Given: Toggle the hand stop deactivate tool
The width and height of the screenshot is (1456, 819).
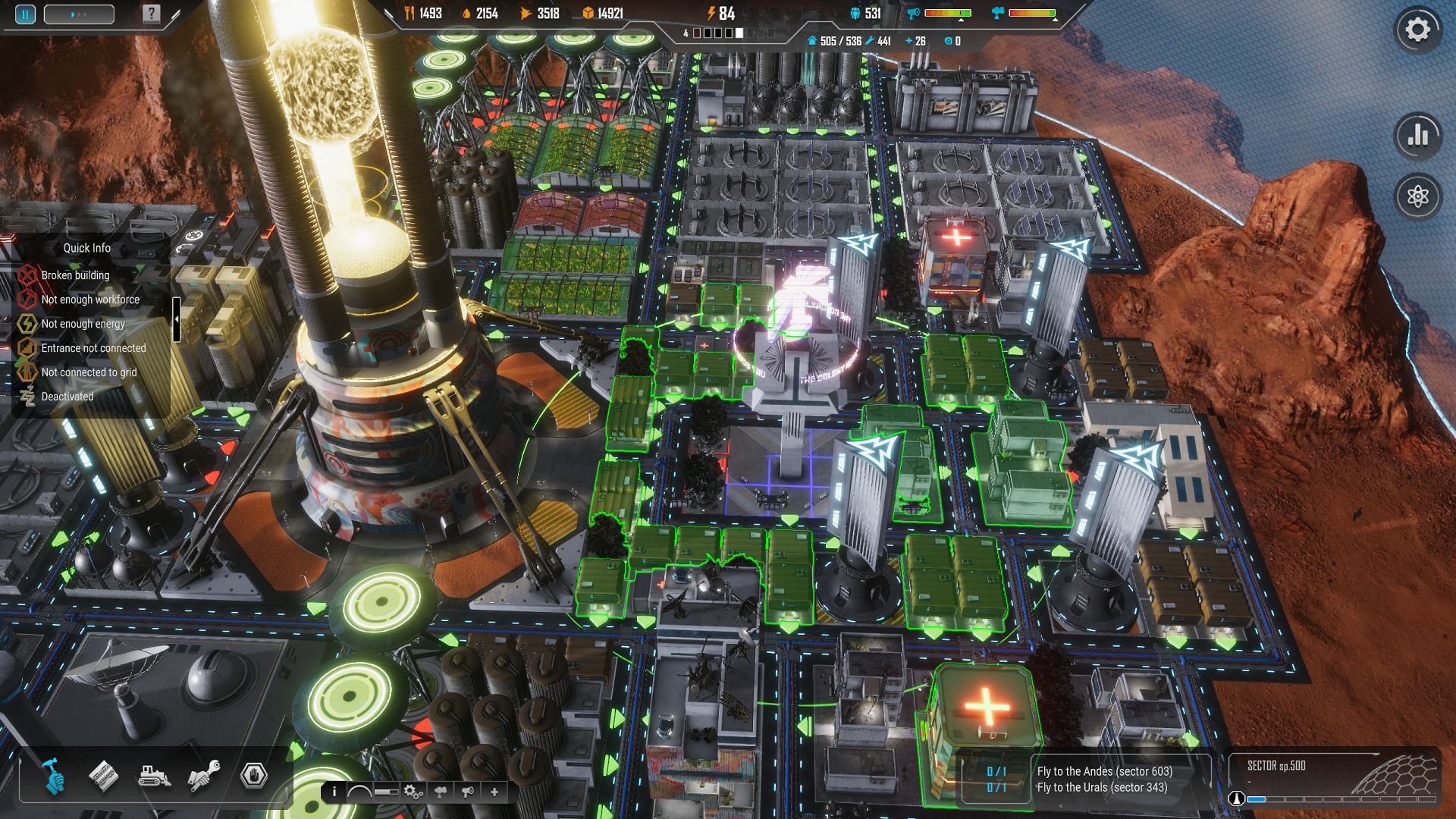Looking at the screenshot, I should [x=254, y=775].
